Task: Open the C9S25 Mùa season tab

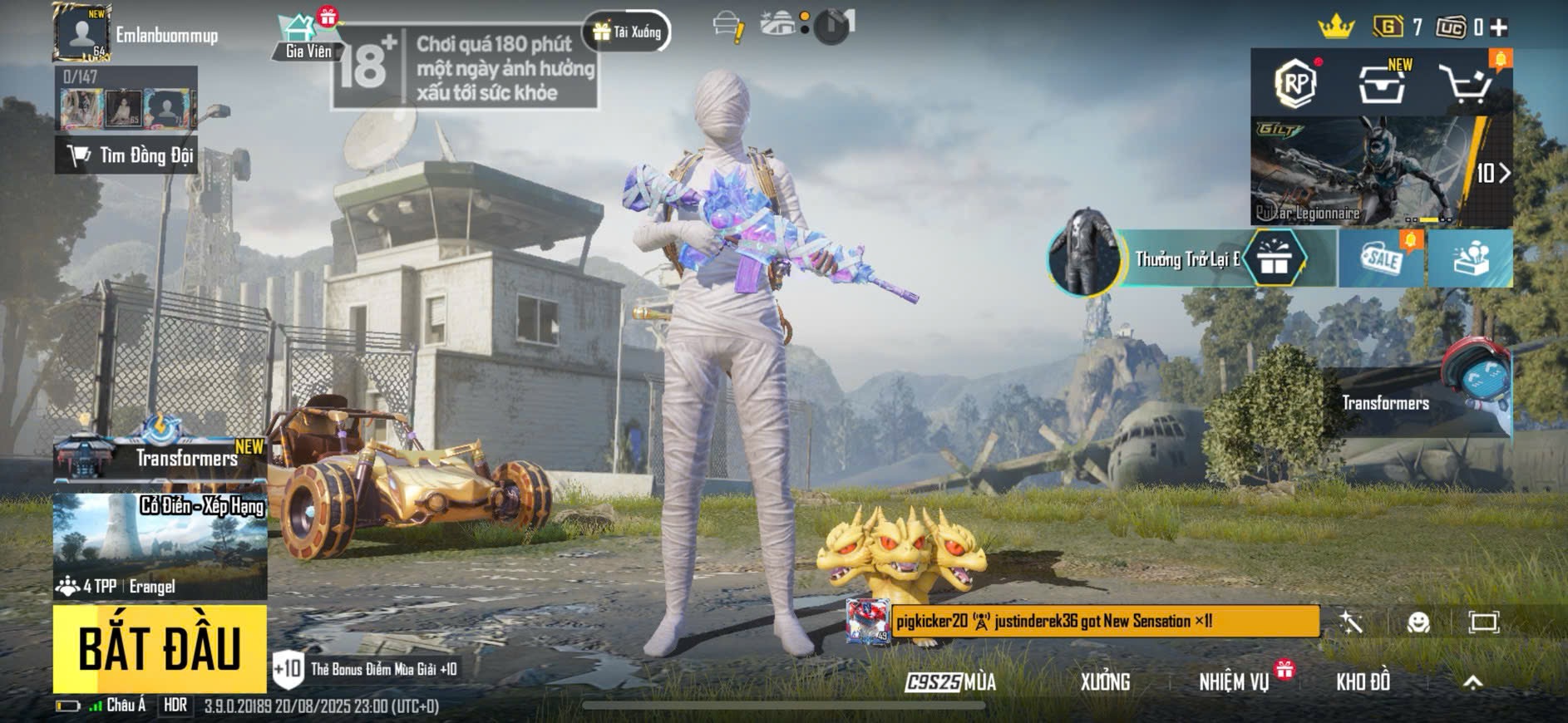Action: 950,682
